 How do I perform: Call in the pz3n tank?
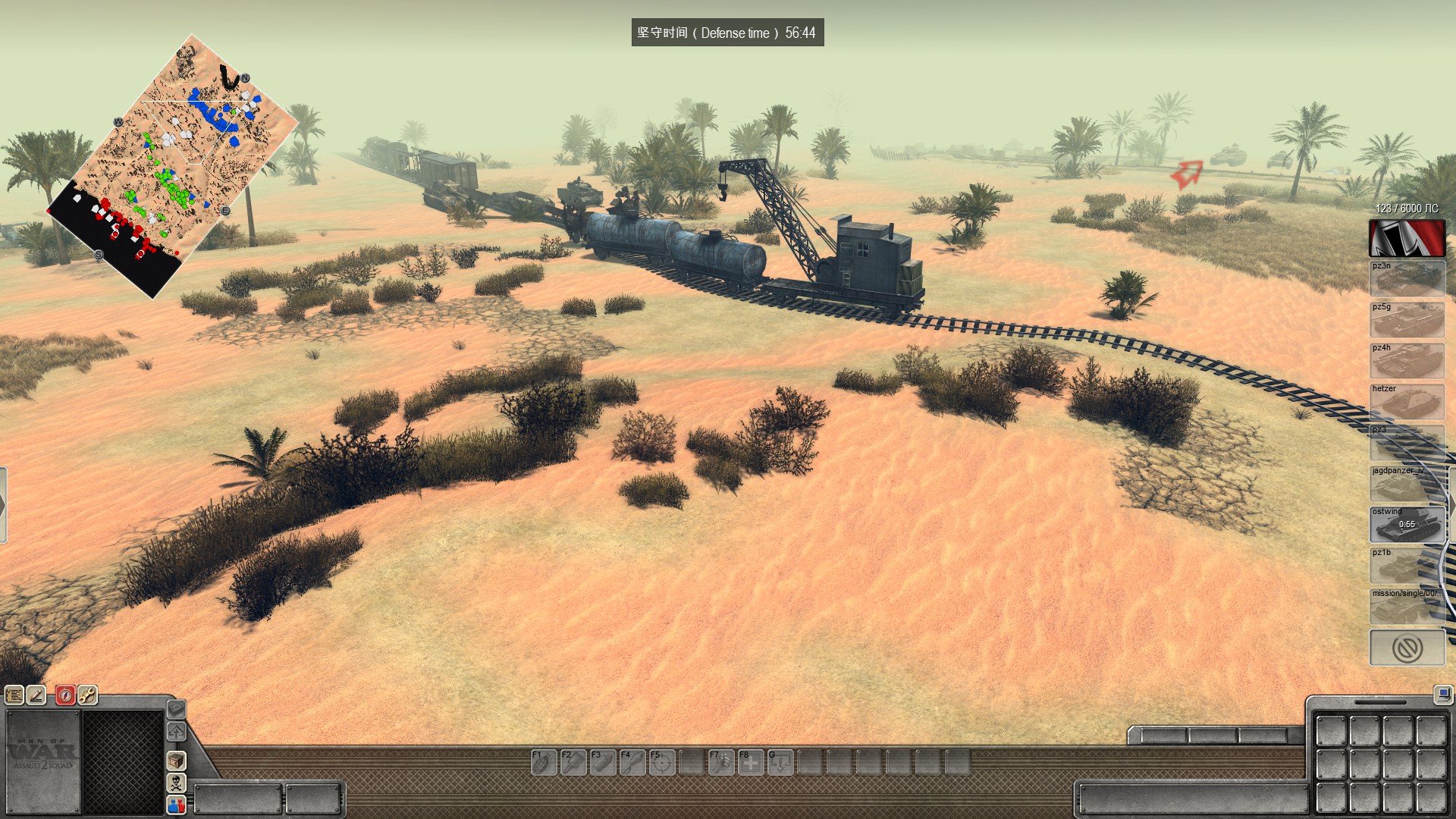(1407, 279)
